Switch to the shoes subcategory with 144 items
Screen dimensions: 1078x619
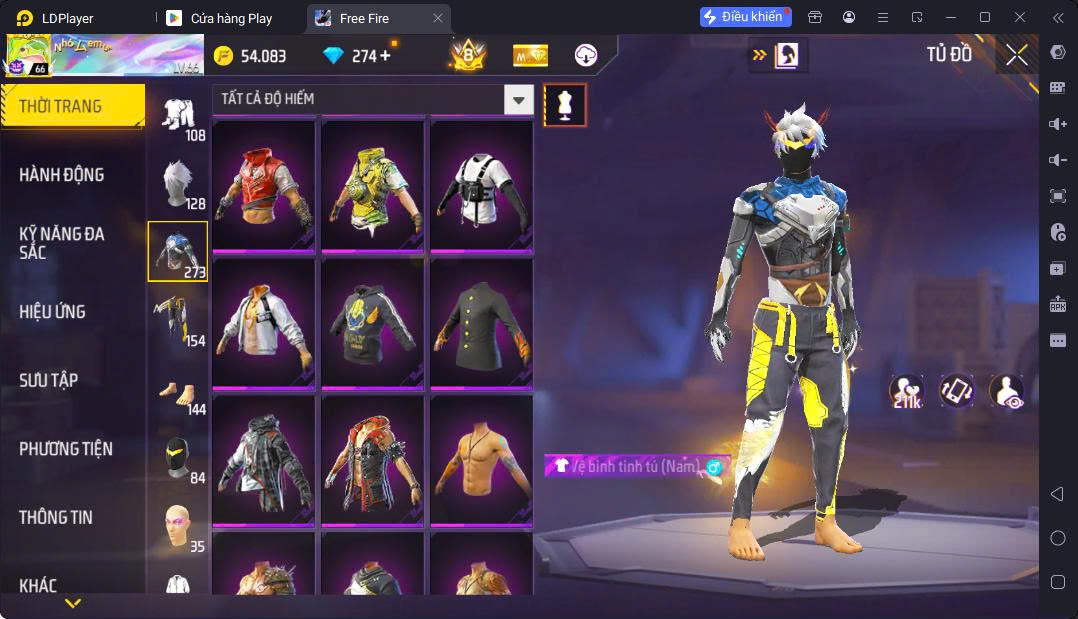tap(178, 390)
